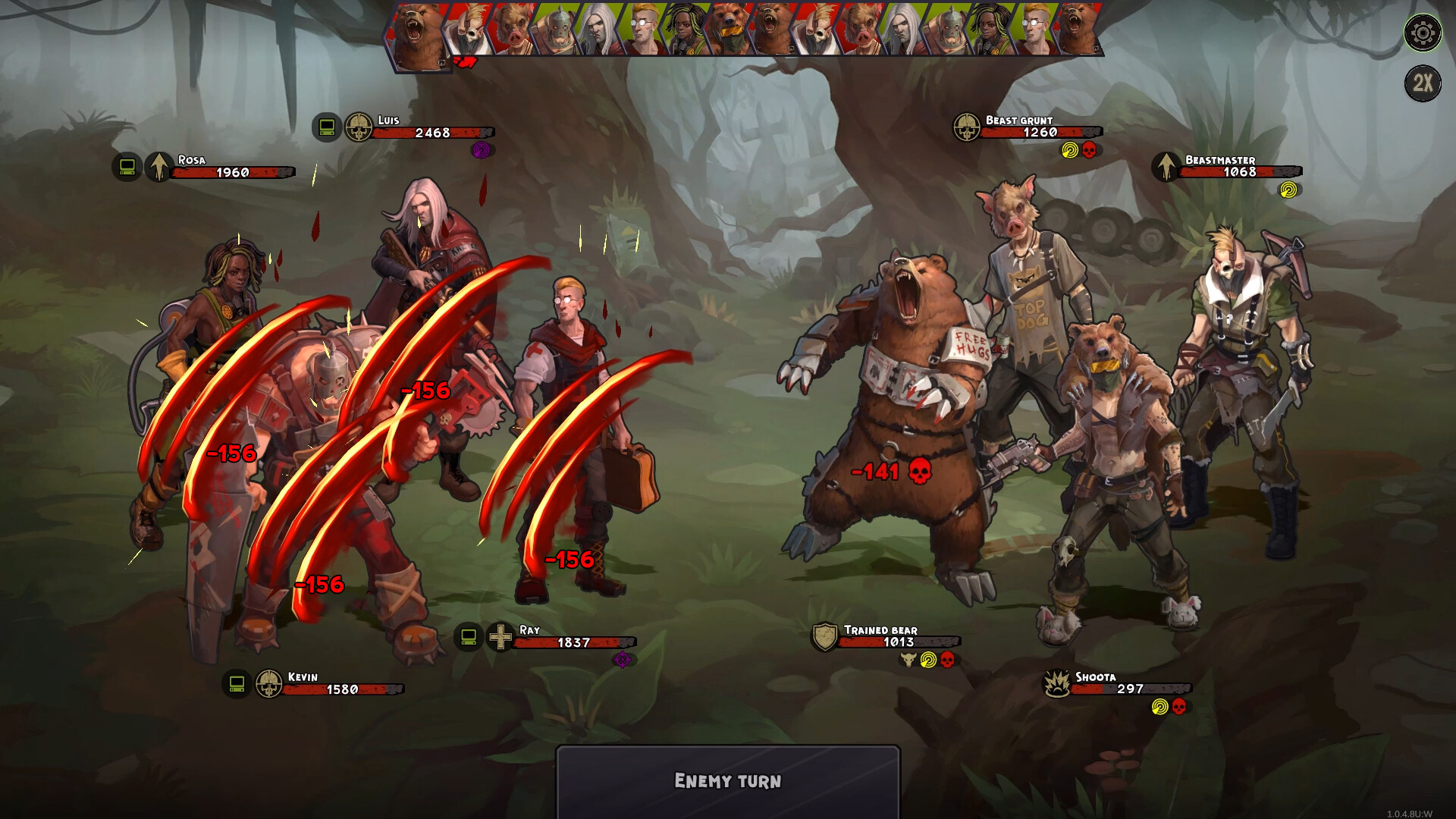Click the red skull debuff icon on Shoota
Screen dimensions: 1456x819
pyautogui.click(x=1178, y=708)
